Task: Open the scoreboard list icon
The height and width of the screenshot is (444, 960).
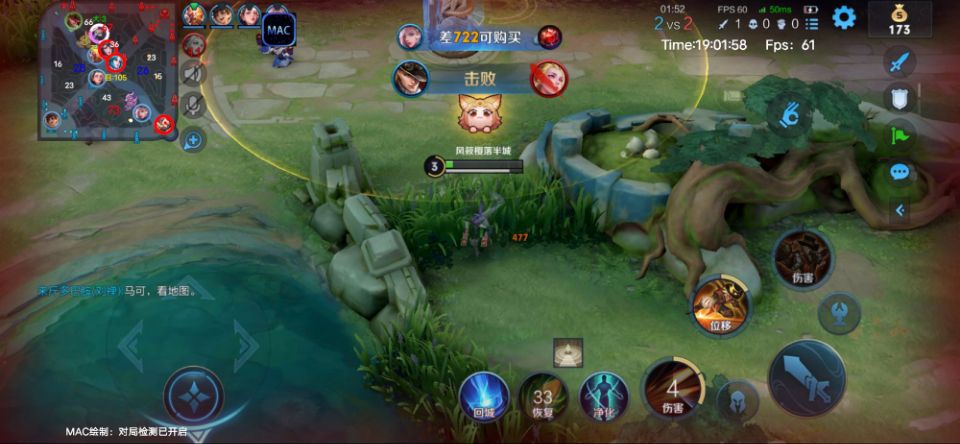Action: coord(811,23)
